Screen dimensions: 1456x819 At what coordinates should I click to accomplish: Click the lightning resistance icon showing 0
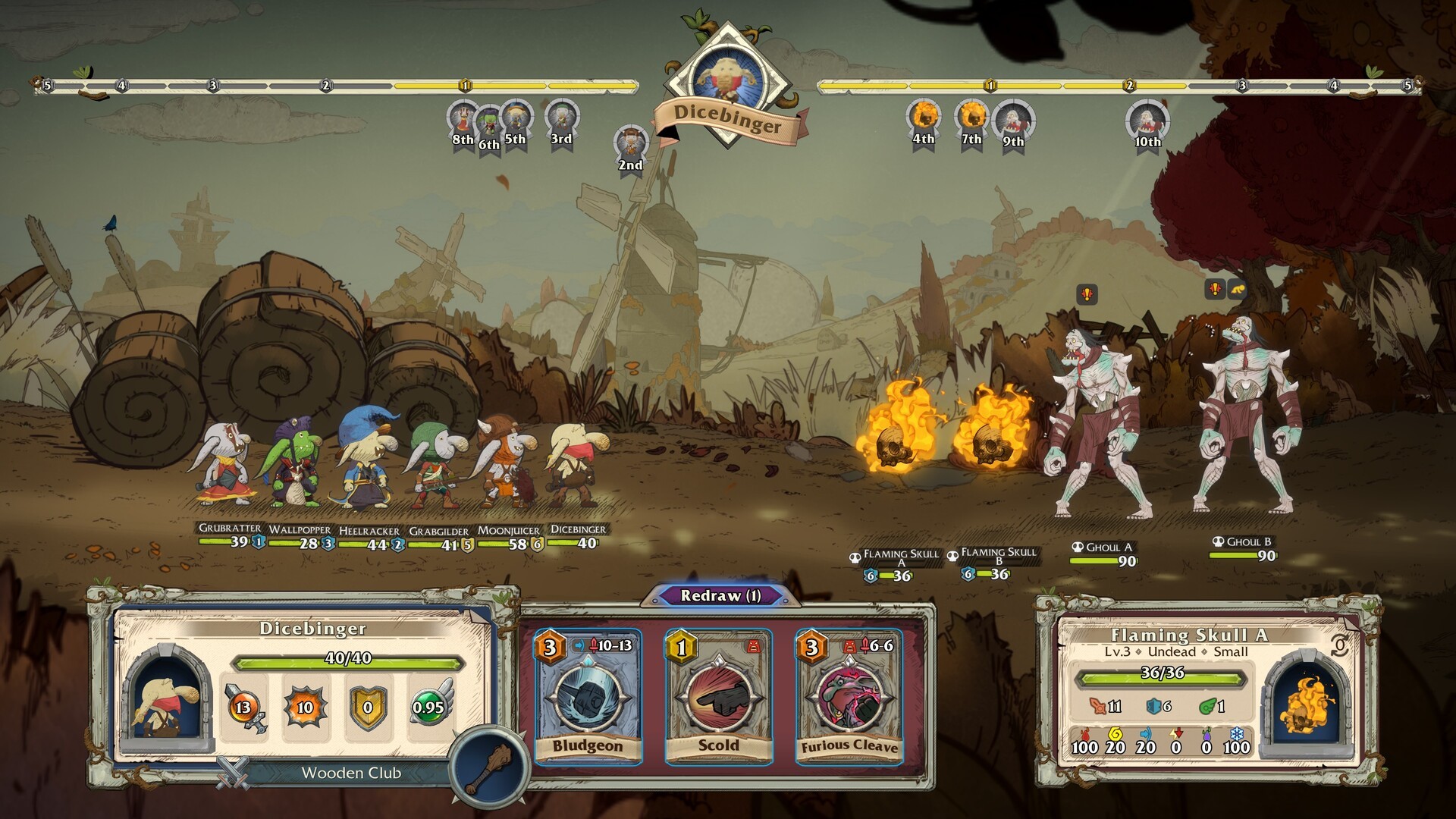point(1175,736)
